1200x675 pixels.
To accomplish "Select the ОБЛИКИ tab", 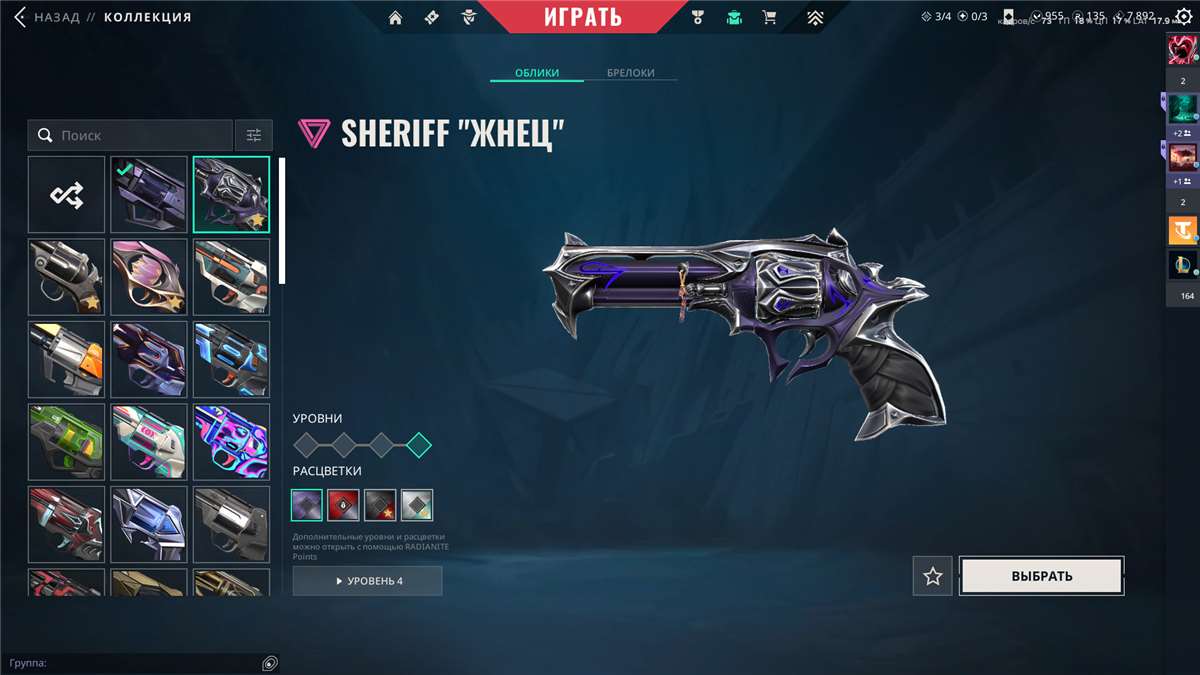I will click(x=537, y=73).
